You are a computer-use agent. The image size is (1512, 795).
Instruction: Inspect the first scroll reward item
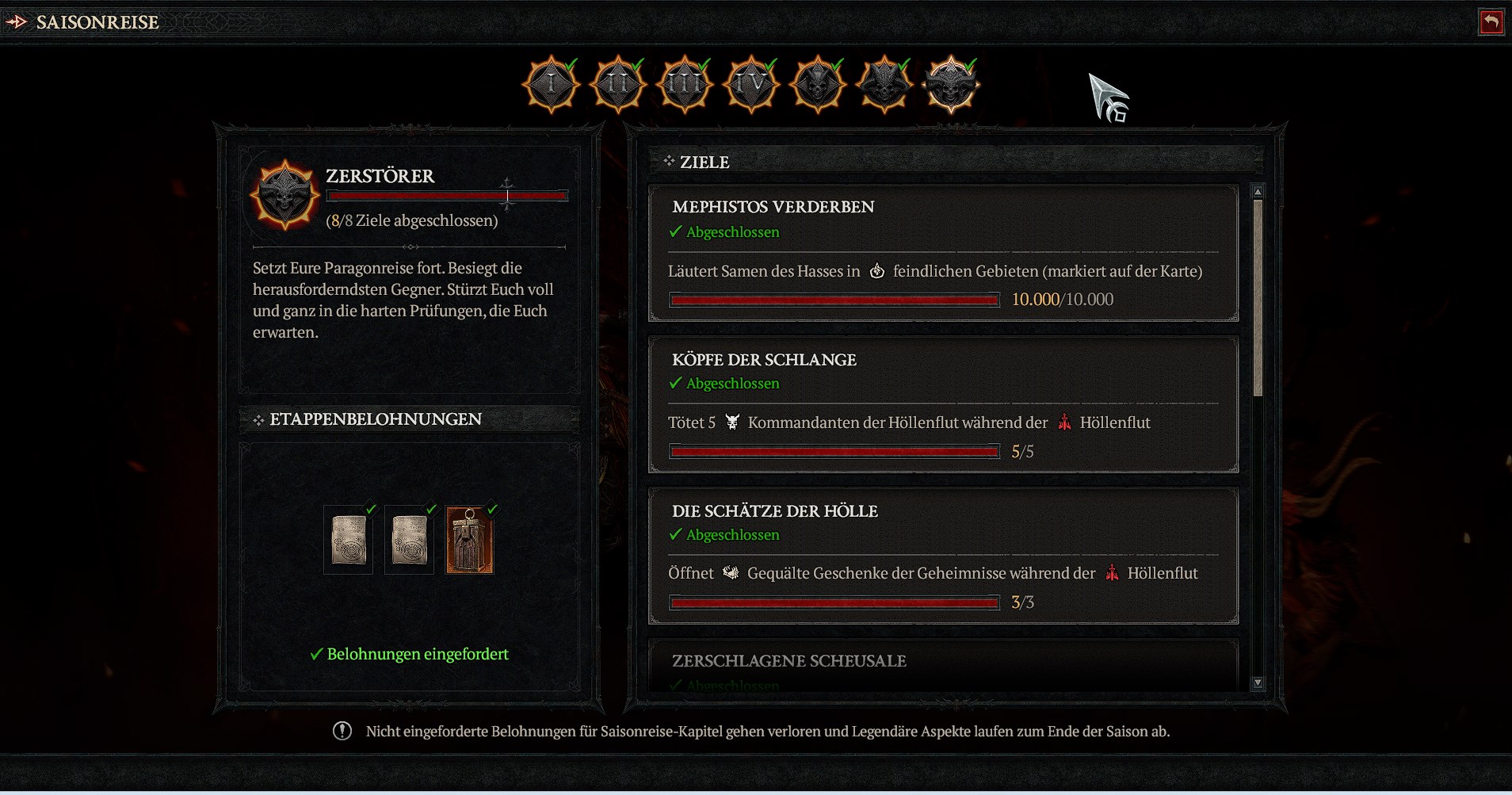349,541
